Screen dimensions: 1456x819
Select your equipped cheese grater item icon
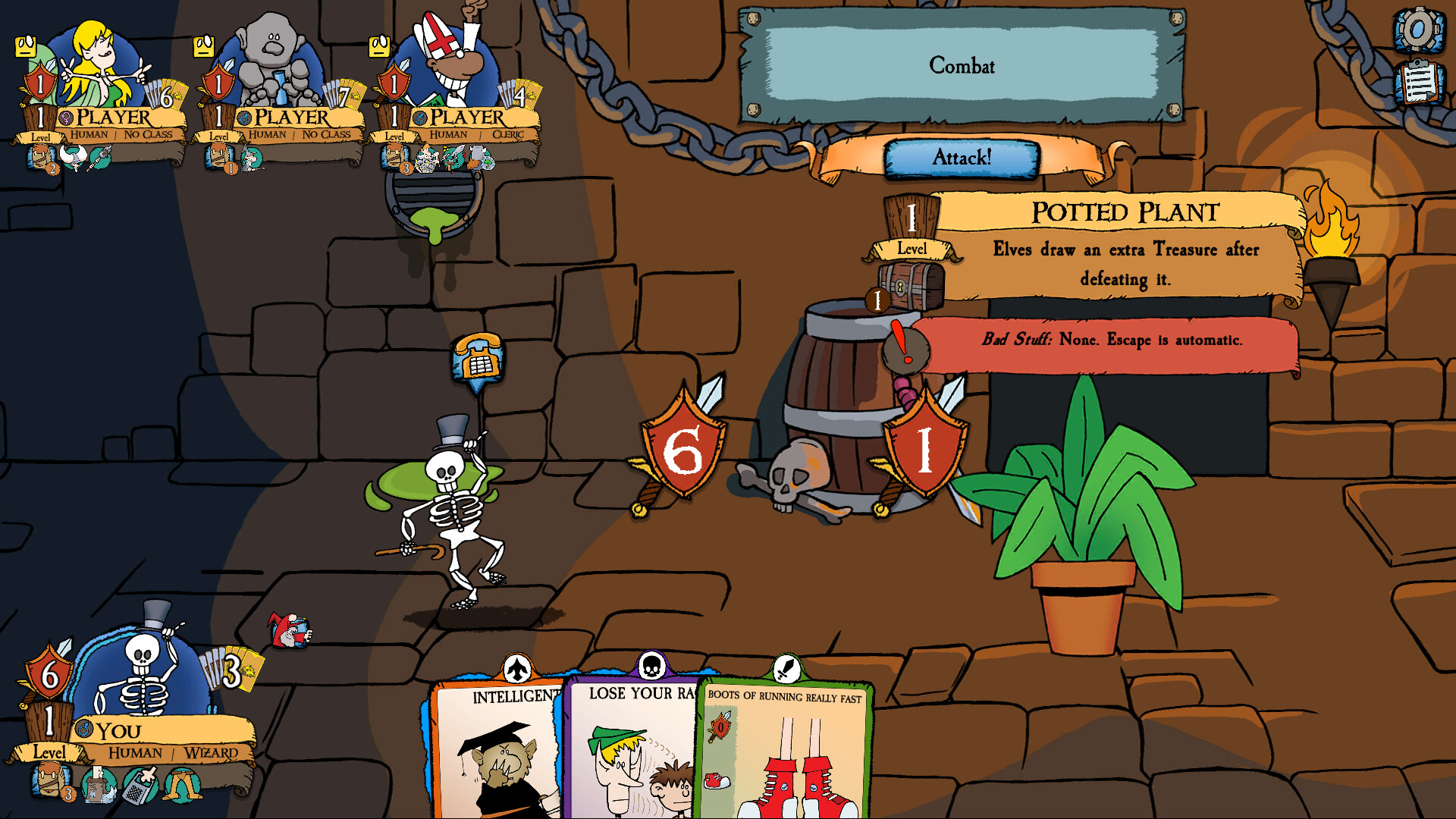pos(139,786)
